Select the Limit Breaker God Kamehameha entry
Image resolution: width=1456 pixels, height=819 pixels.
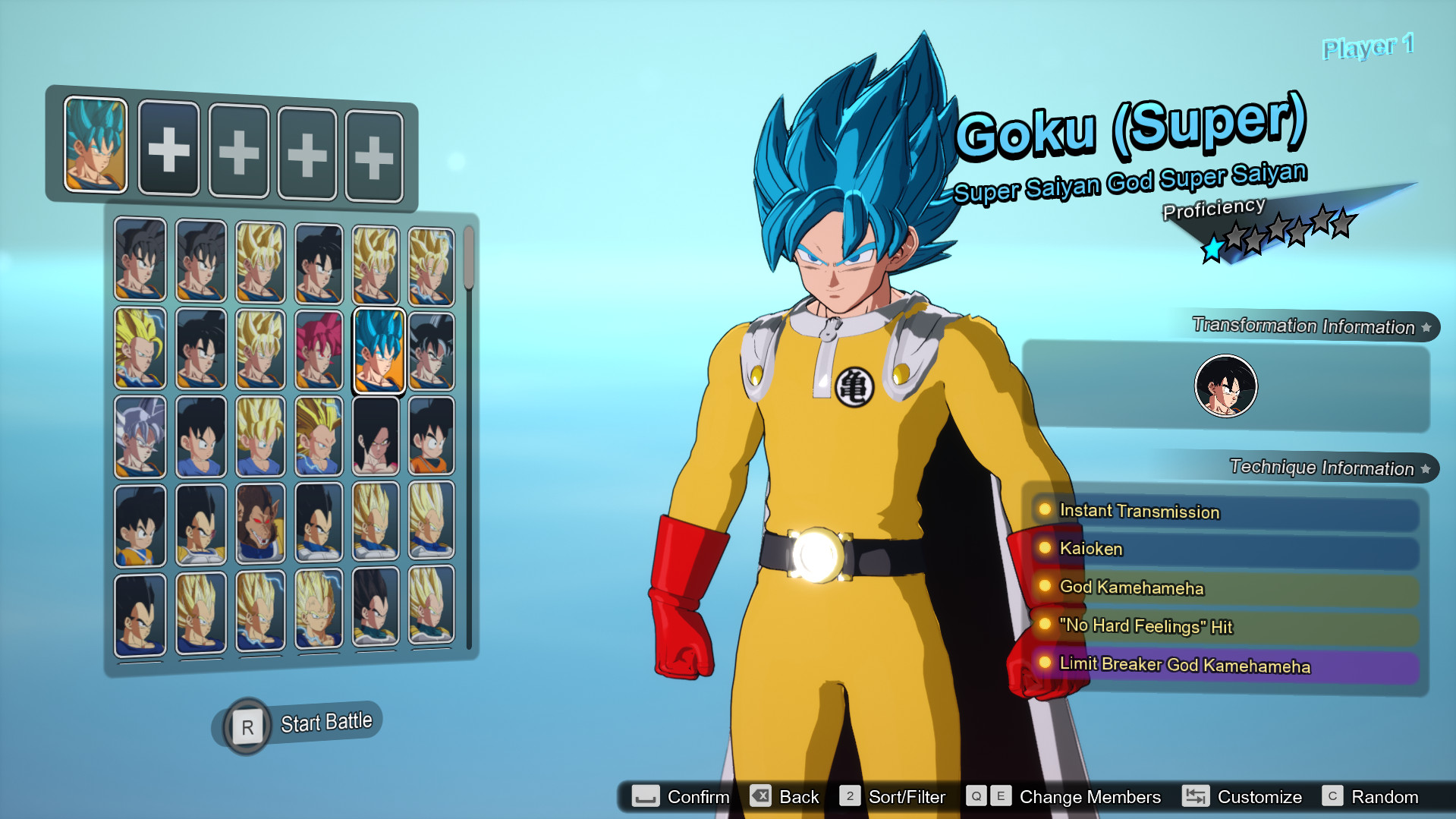[1184, 664]
